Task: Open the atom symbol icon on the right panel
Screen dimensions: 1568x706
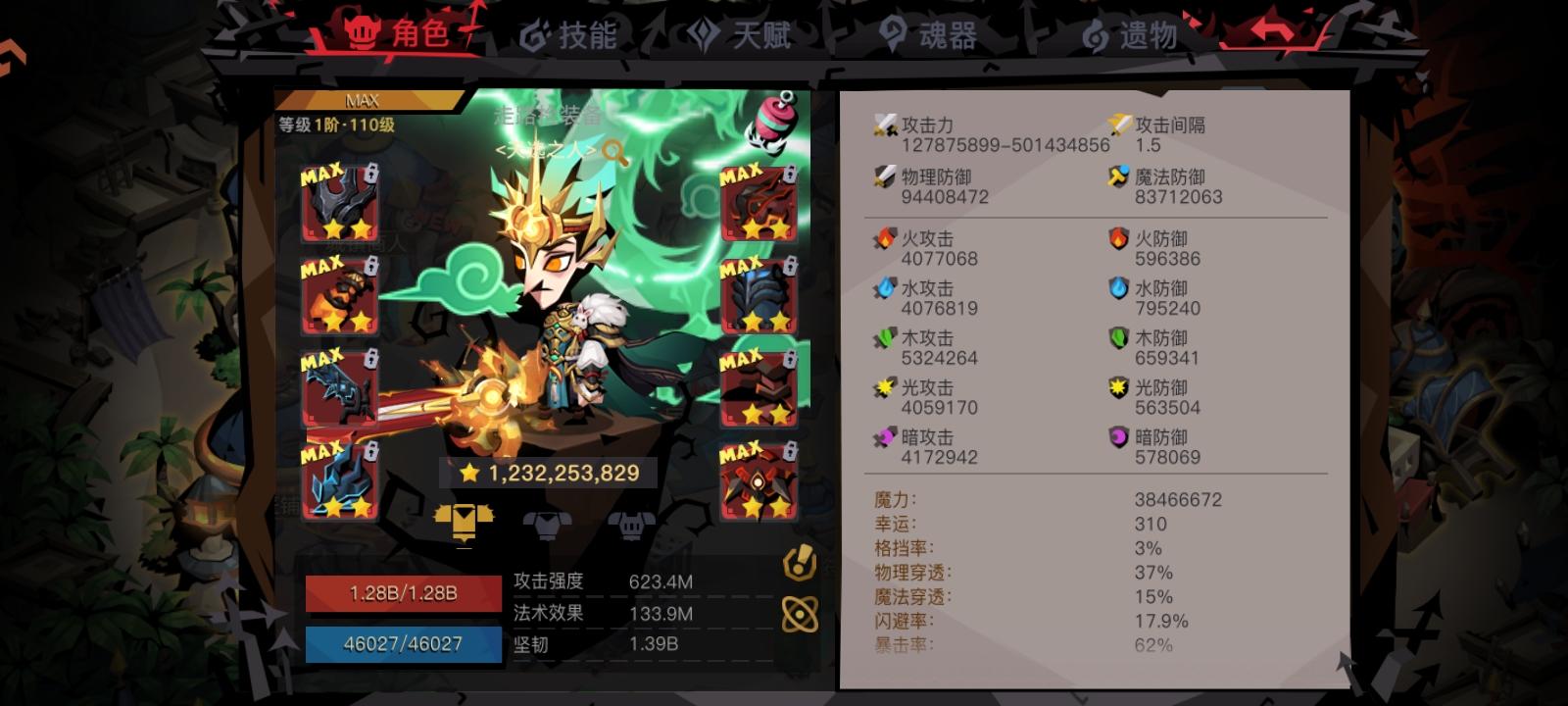Action: pos(802,614)
